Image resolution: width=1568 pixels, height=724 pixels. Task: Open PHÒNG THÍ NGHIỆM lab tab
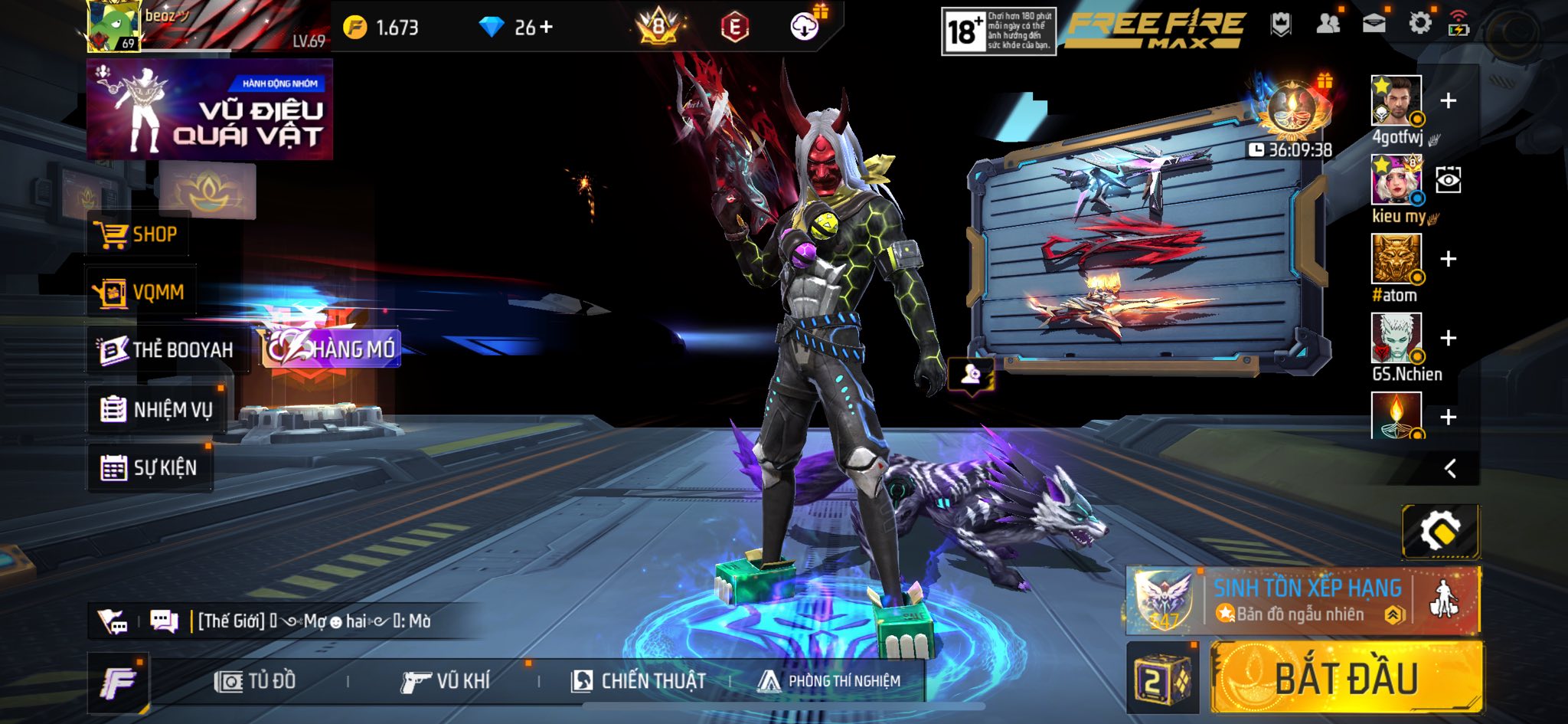(x=829, y=681)
